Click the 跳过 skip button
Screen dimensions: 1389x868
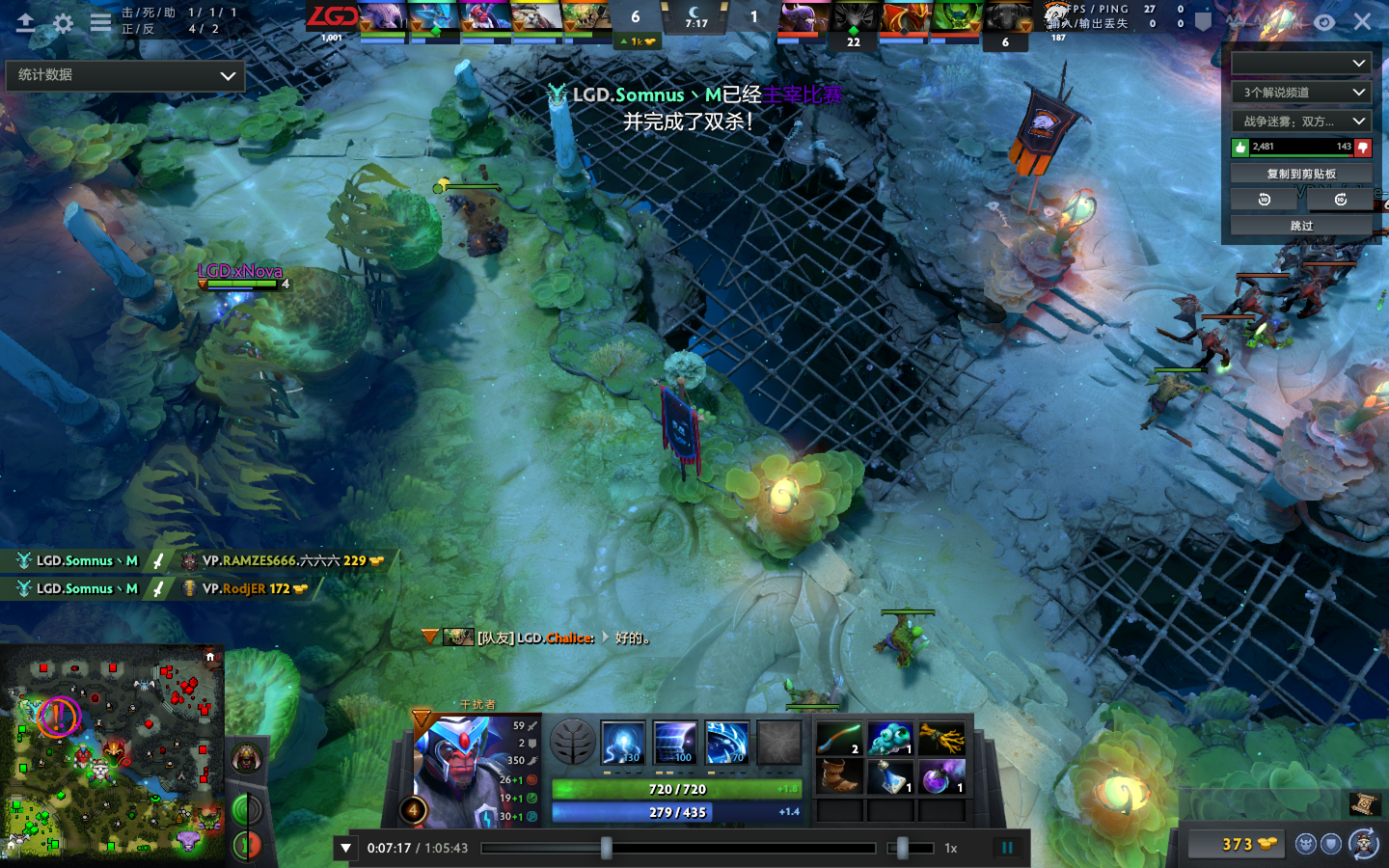point(1300,225)
